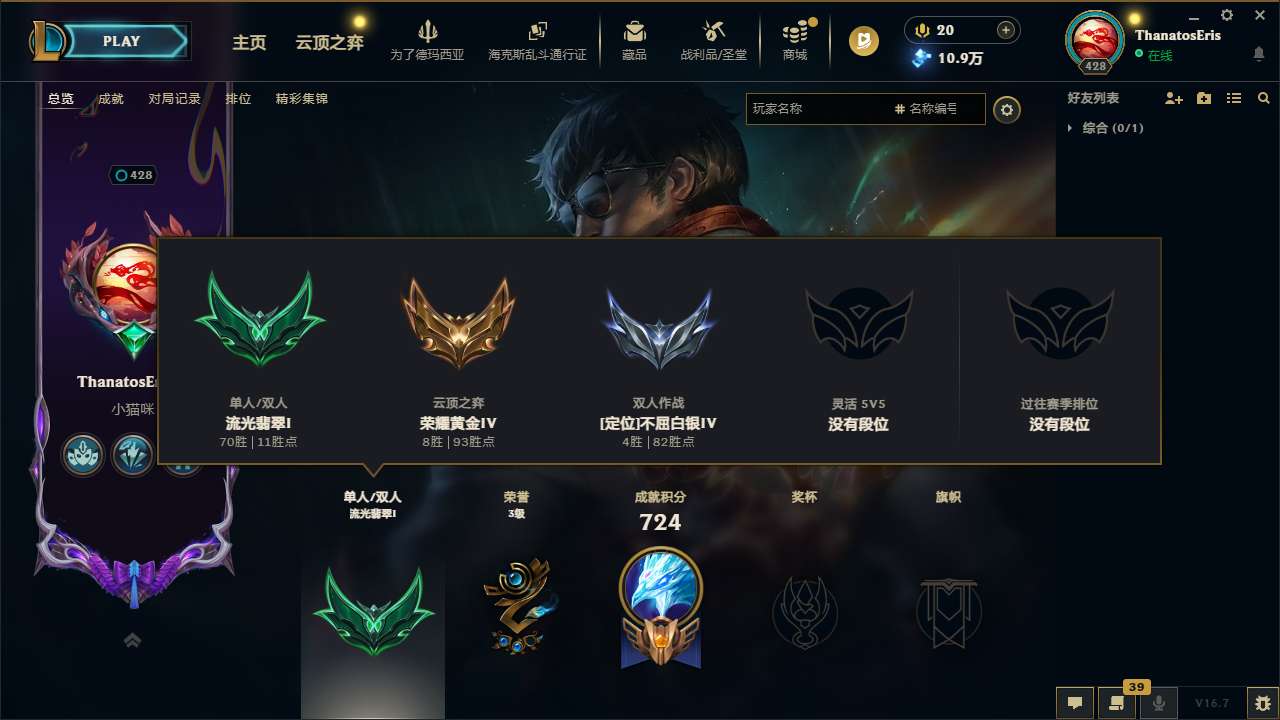Click the add friend icon

tap(1172, 97)
